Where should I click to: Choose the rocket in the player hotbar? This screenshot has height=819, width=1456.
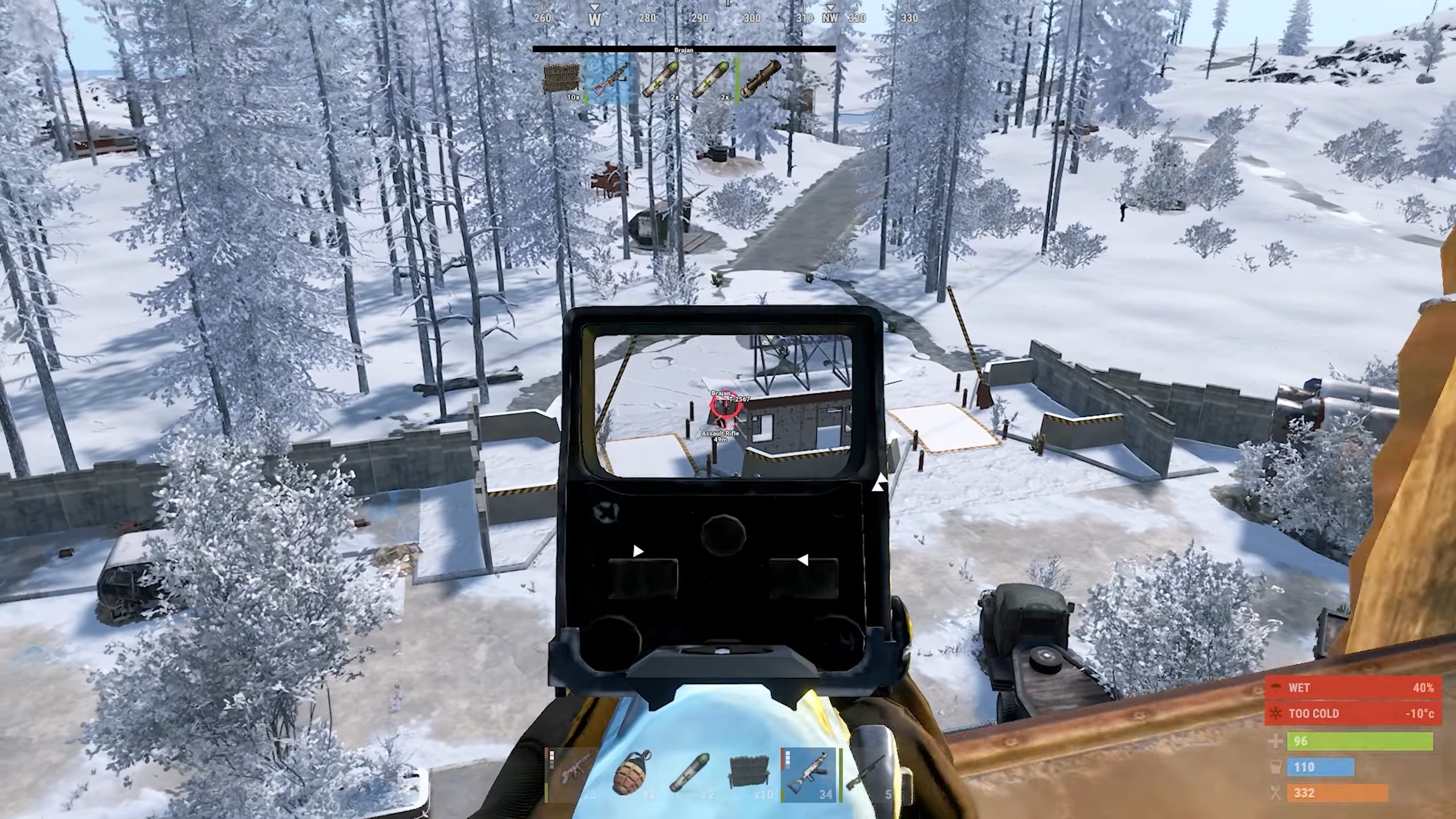[690, 775]
